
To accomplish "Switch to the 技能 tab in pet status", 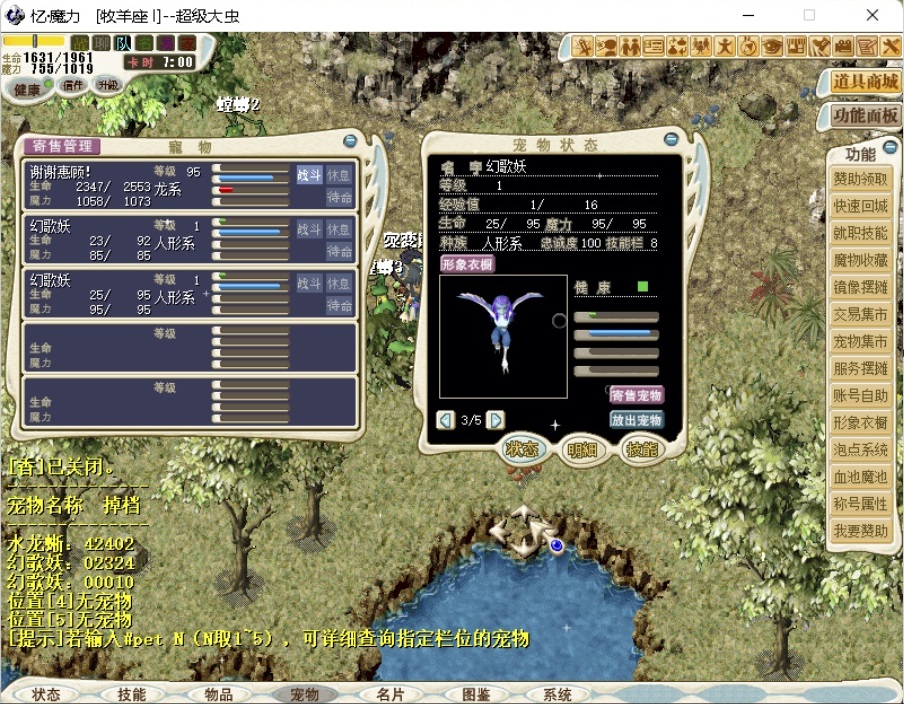I will coord(642,450).
